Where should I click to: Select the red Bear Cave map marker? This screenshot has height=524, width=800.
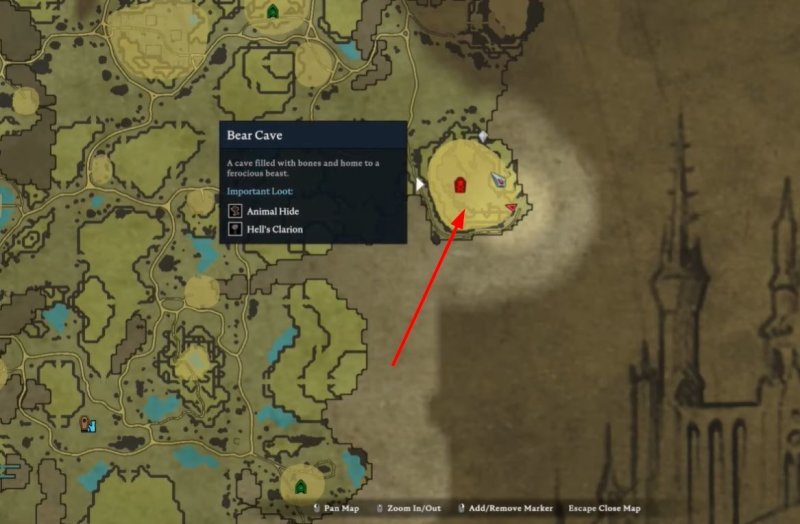coord(460,185)
